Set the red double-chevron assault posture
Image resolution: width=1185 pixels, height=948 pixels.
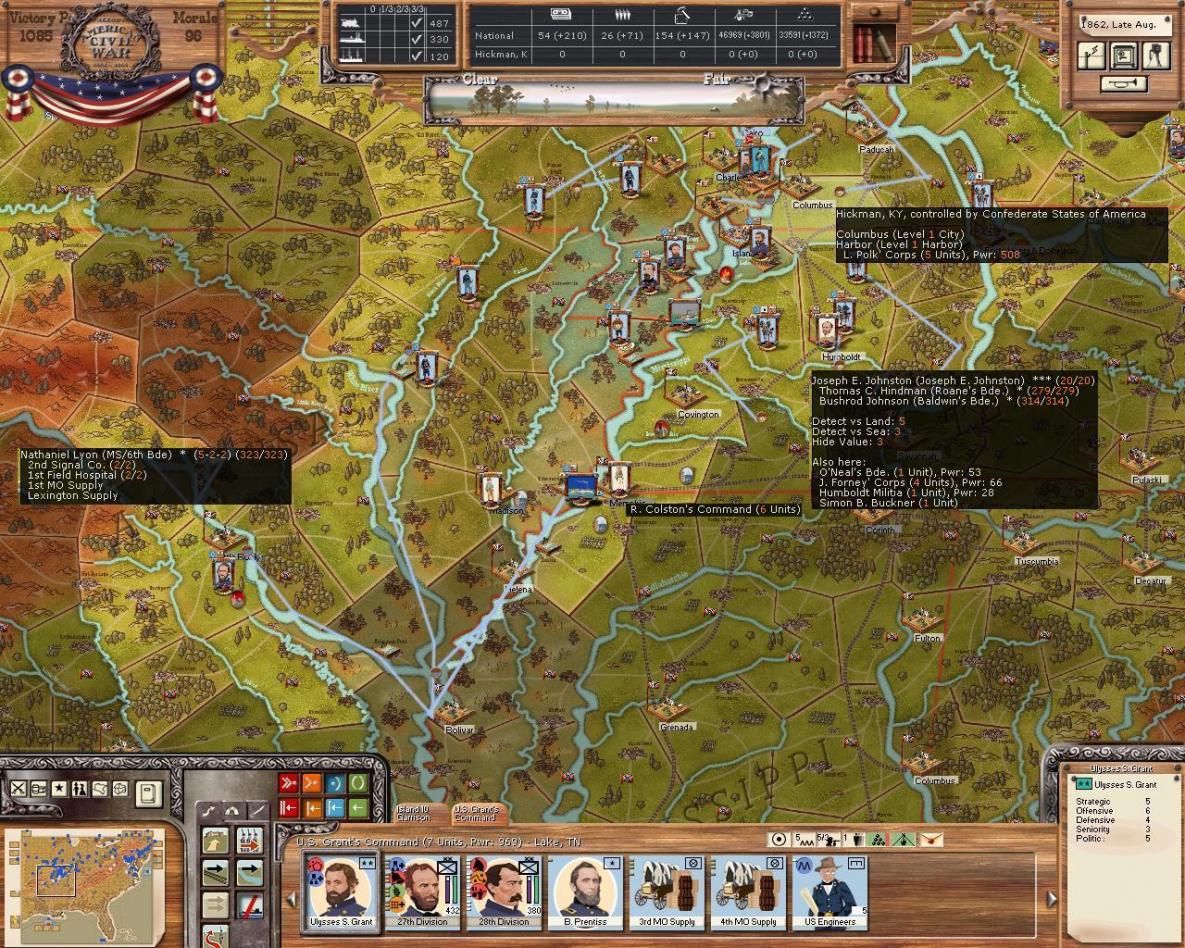coord(289,783)
